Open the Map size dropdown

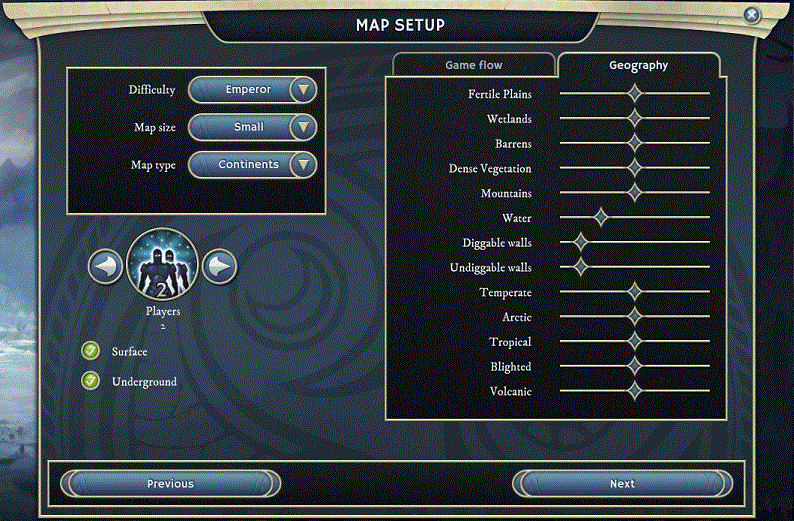253,127
